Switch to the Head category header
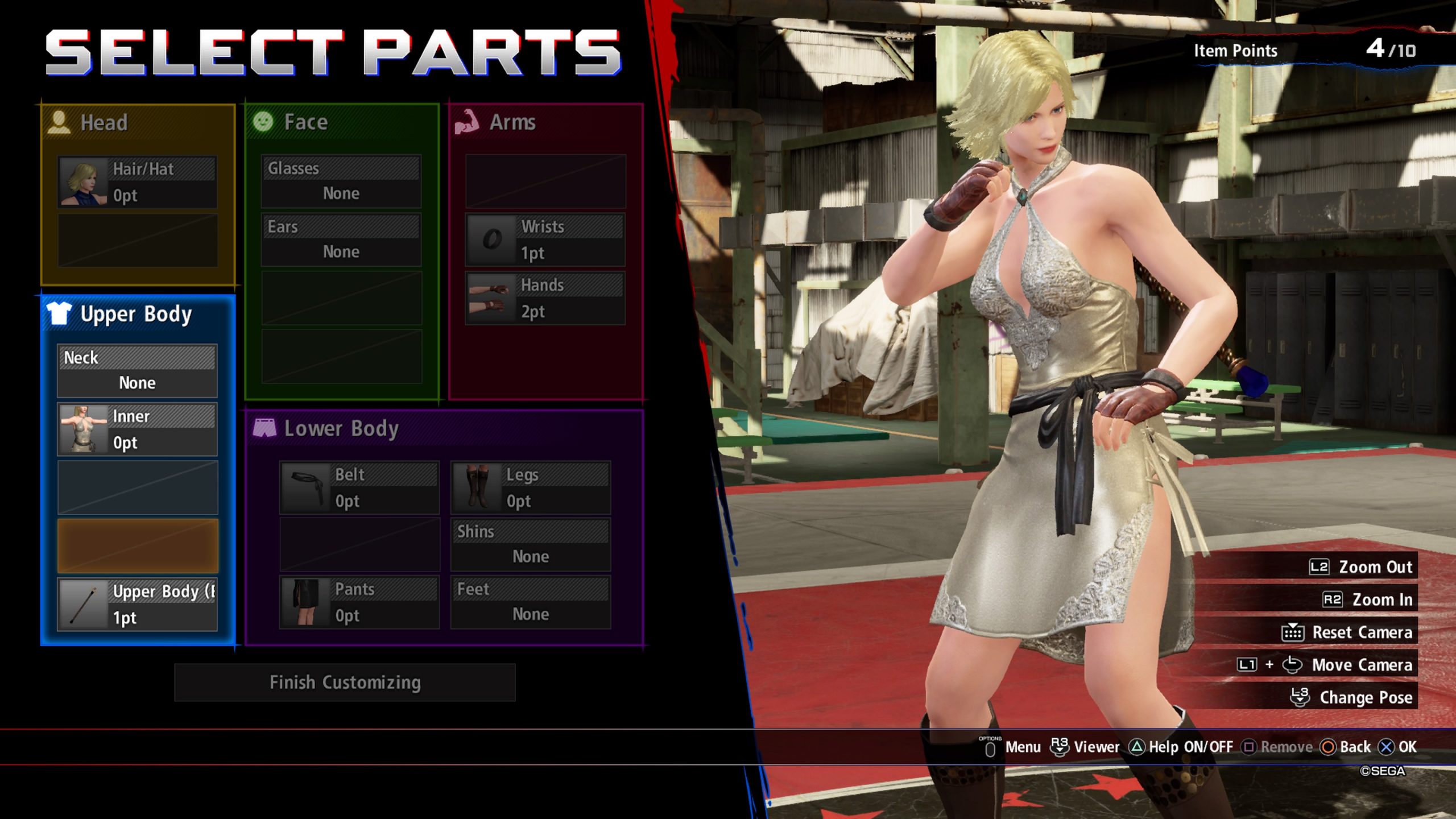The image size is (1456, 819). 104,122
